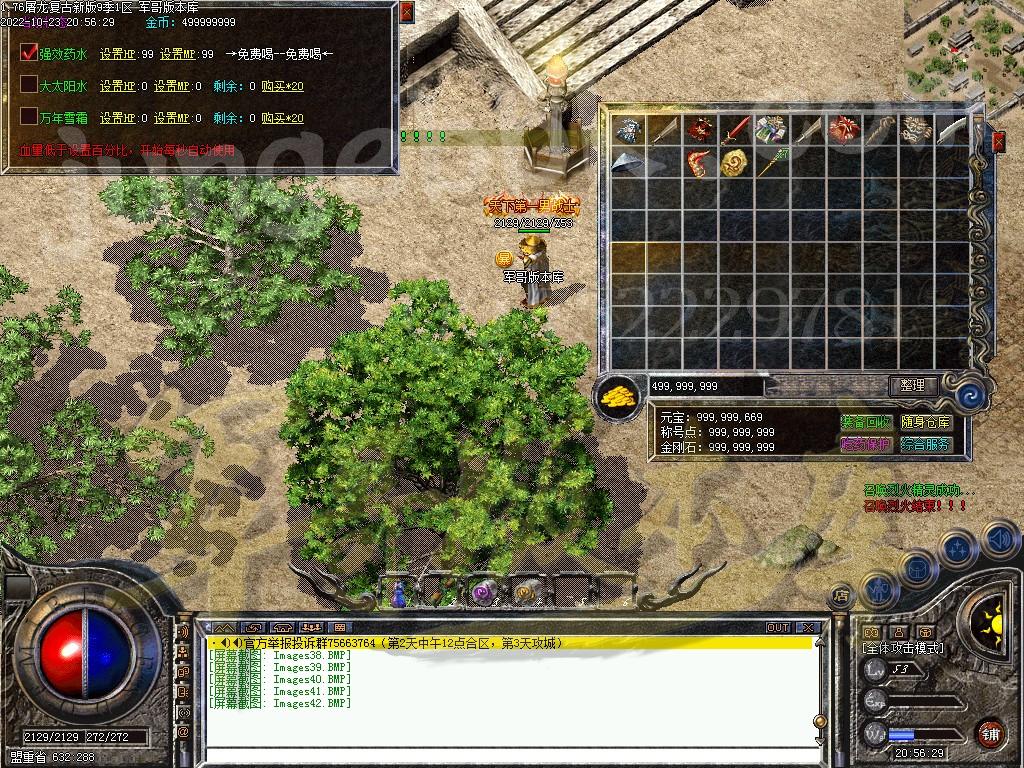Open the 铺 shop button
Image resolution: width=1024 pixels, height=768 pixels.
pos(990,732)
